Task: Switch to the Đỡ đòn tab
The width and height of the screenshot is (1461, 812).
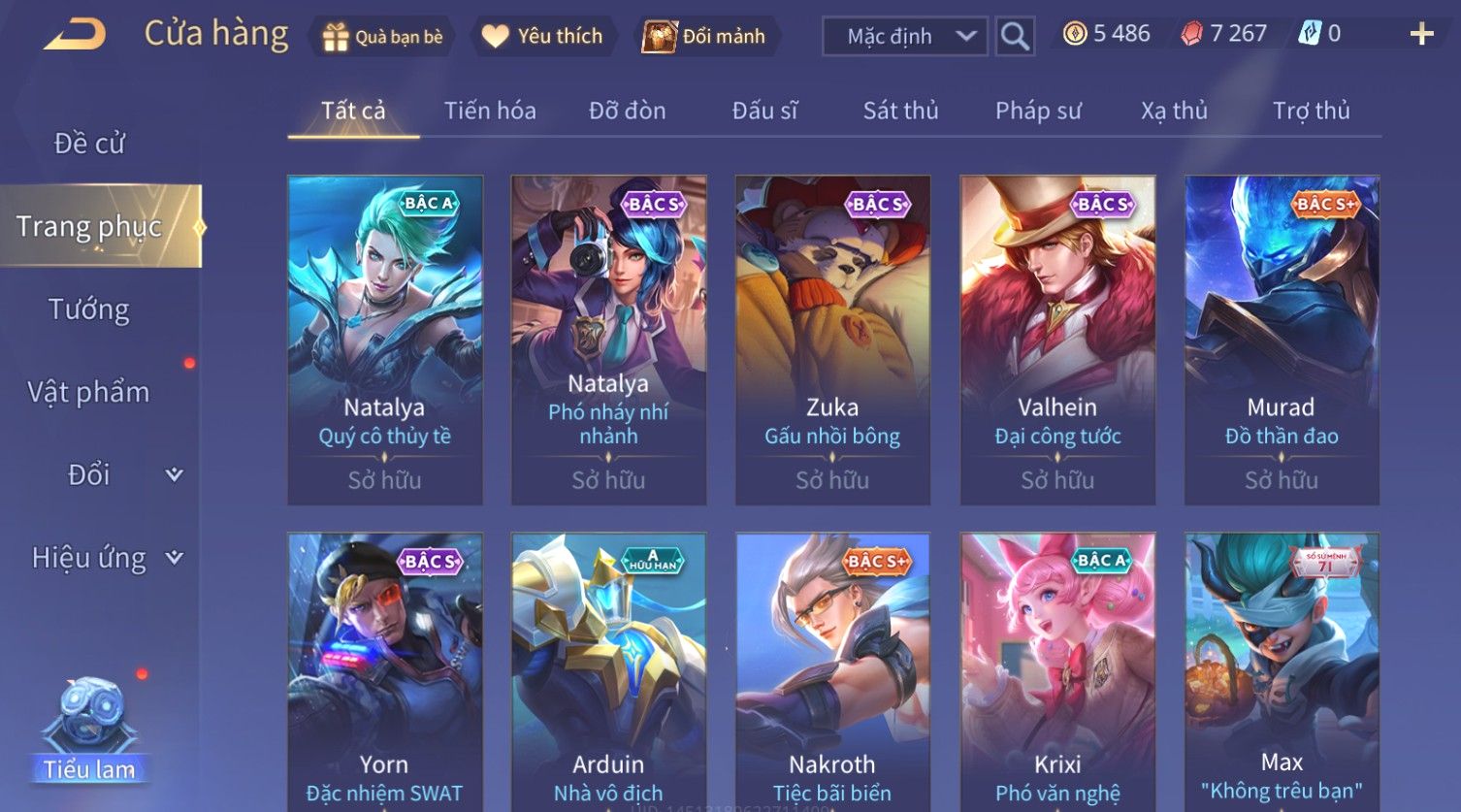Action: pyautogui.click(x=627, y=111)
